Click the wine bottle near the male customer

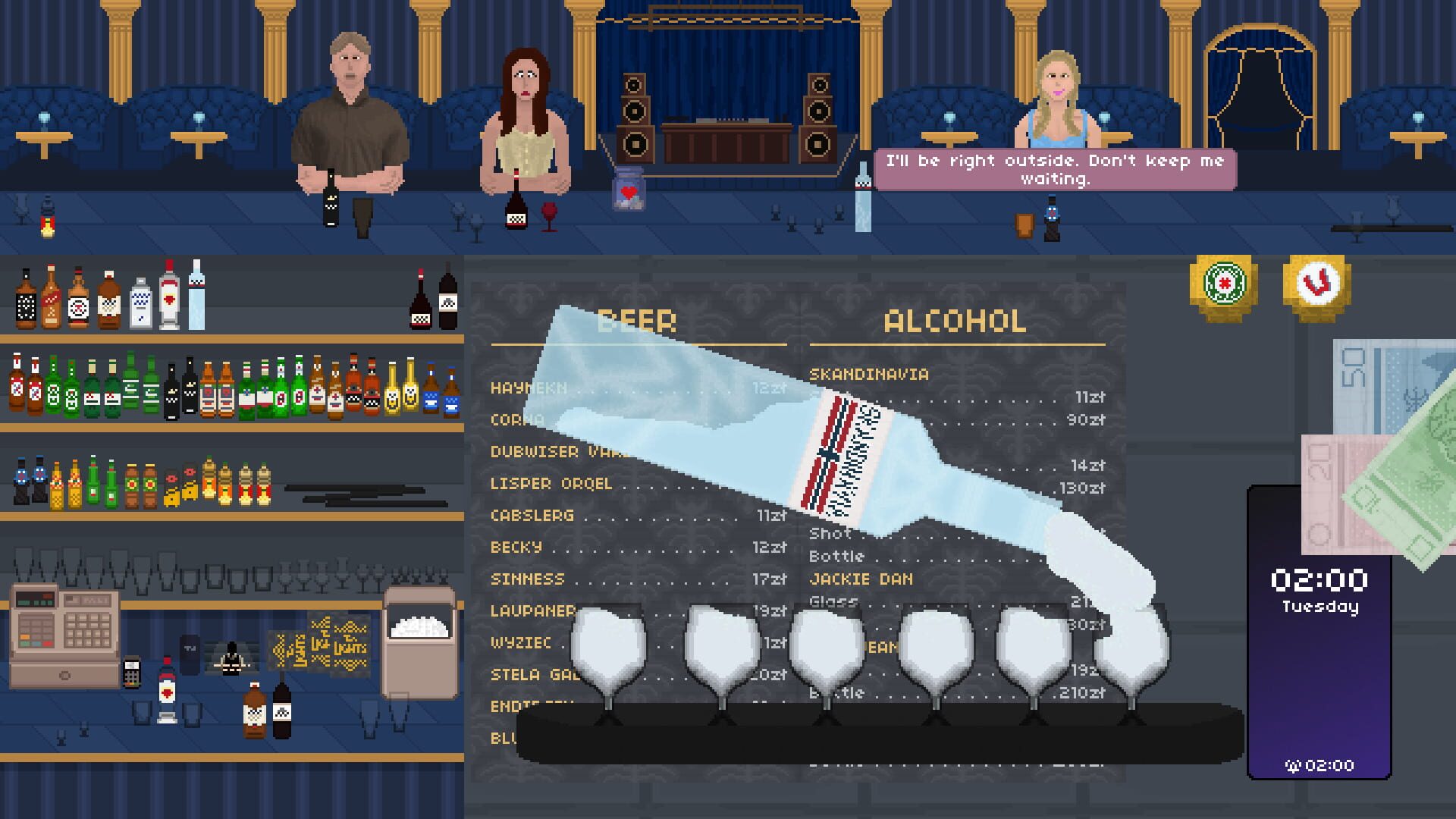click(x=331, y=206)
